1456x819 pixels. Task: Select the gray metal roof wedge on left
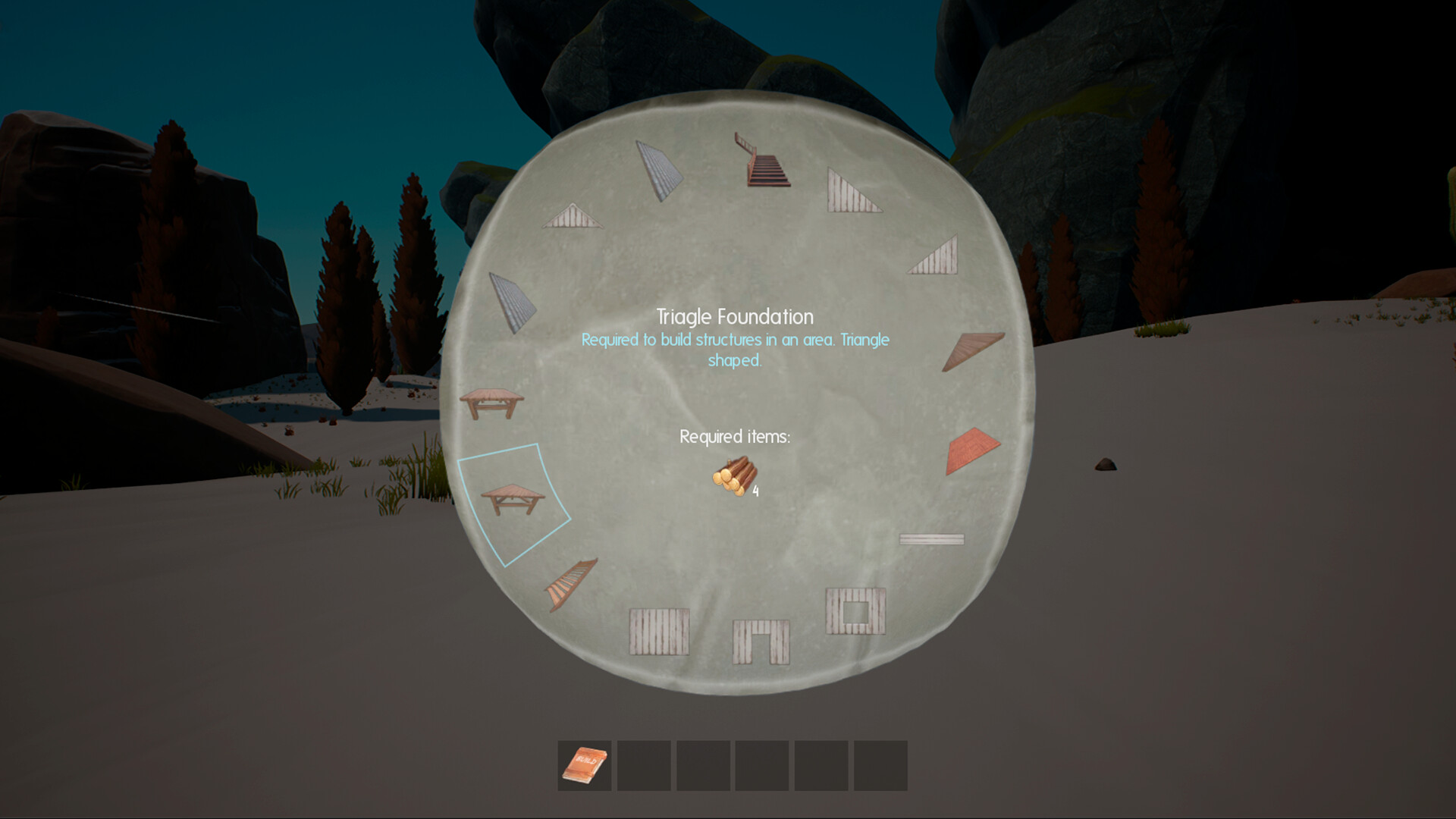[512, 300]
